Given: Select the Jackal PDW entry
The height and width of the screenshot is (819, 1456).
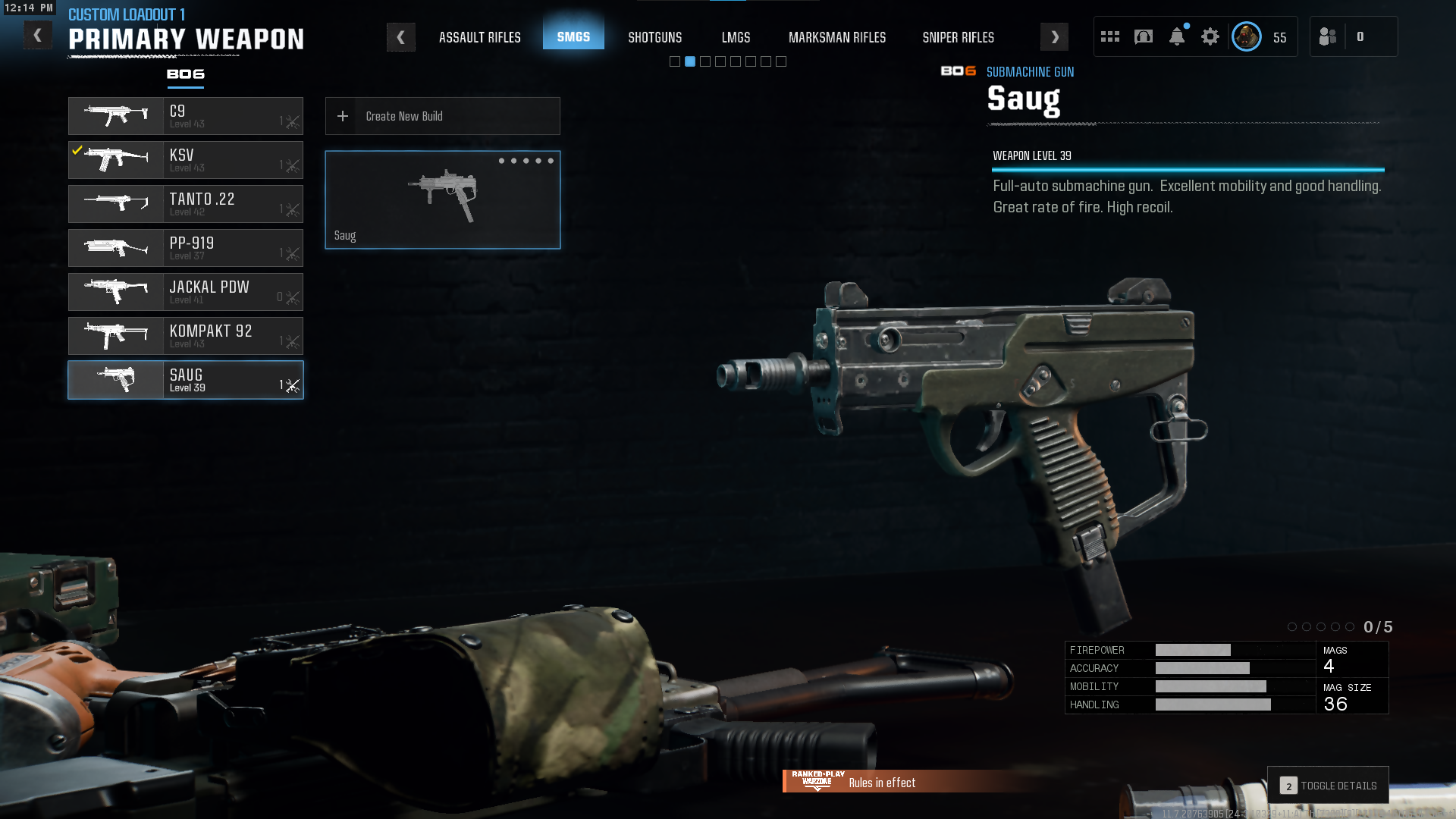Looking at the screenshot, I should (x=186, y=292).
